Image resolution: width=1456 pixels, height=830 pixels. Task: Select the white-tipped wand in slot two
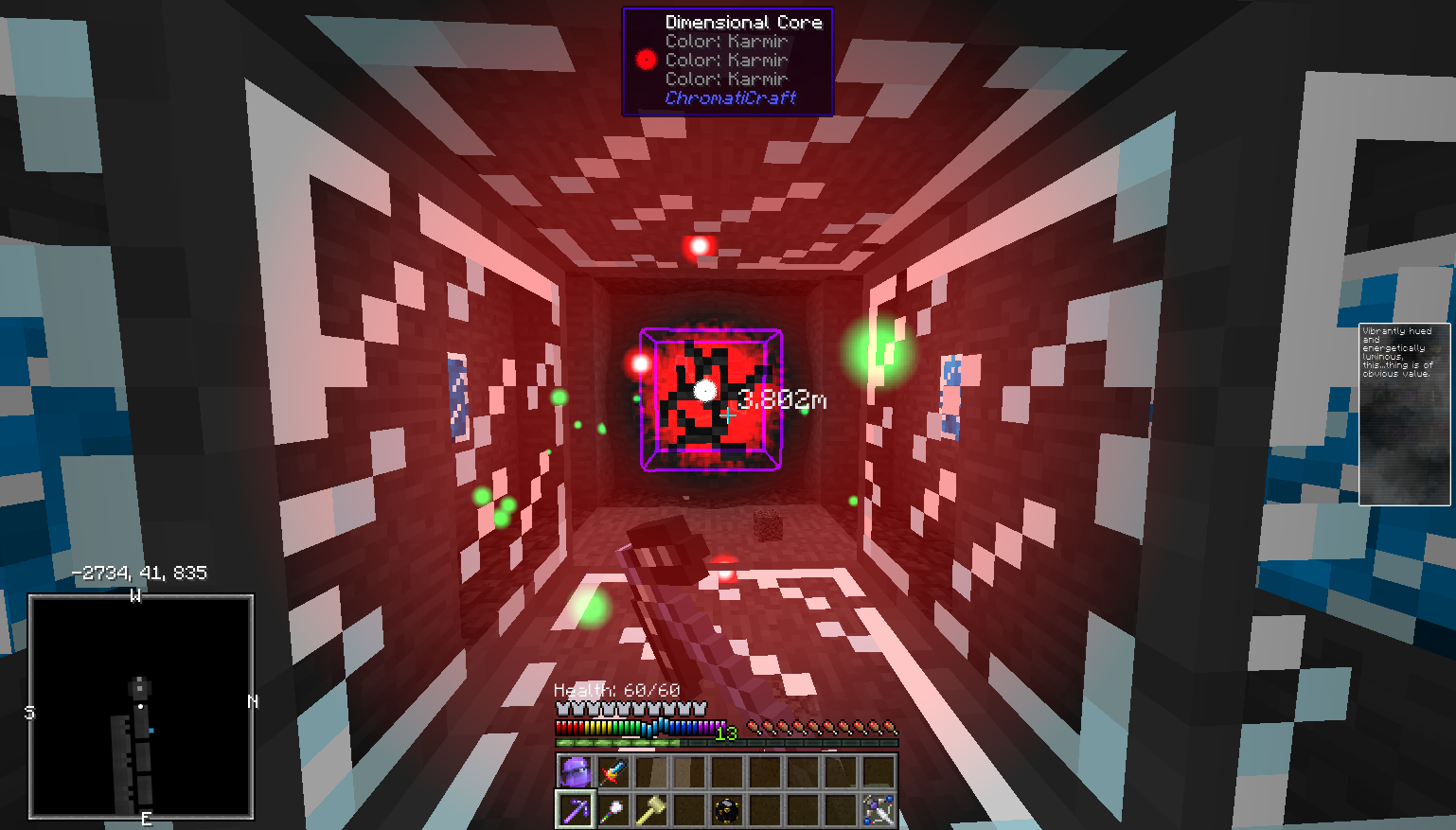pyautogui.click(x=612, y=812)
